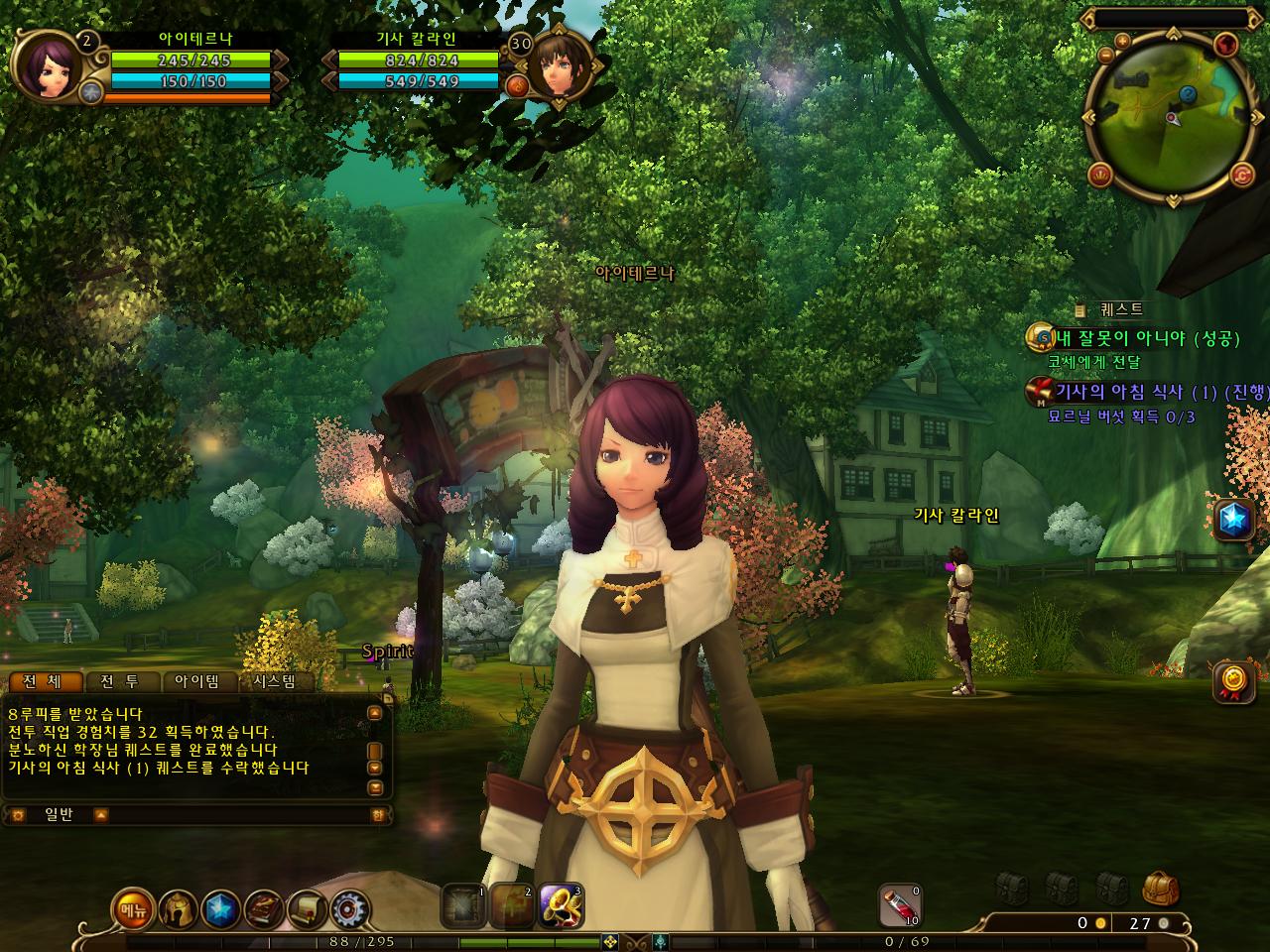
Task: Use the red potion quick slot
Action: [899, 905]
